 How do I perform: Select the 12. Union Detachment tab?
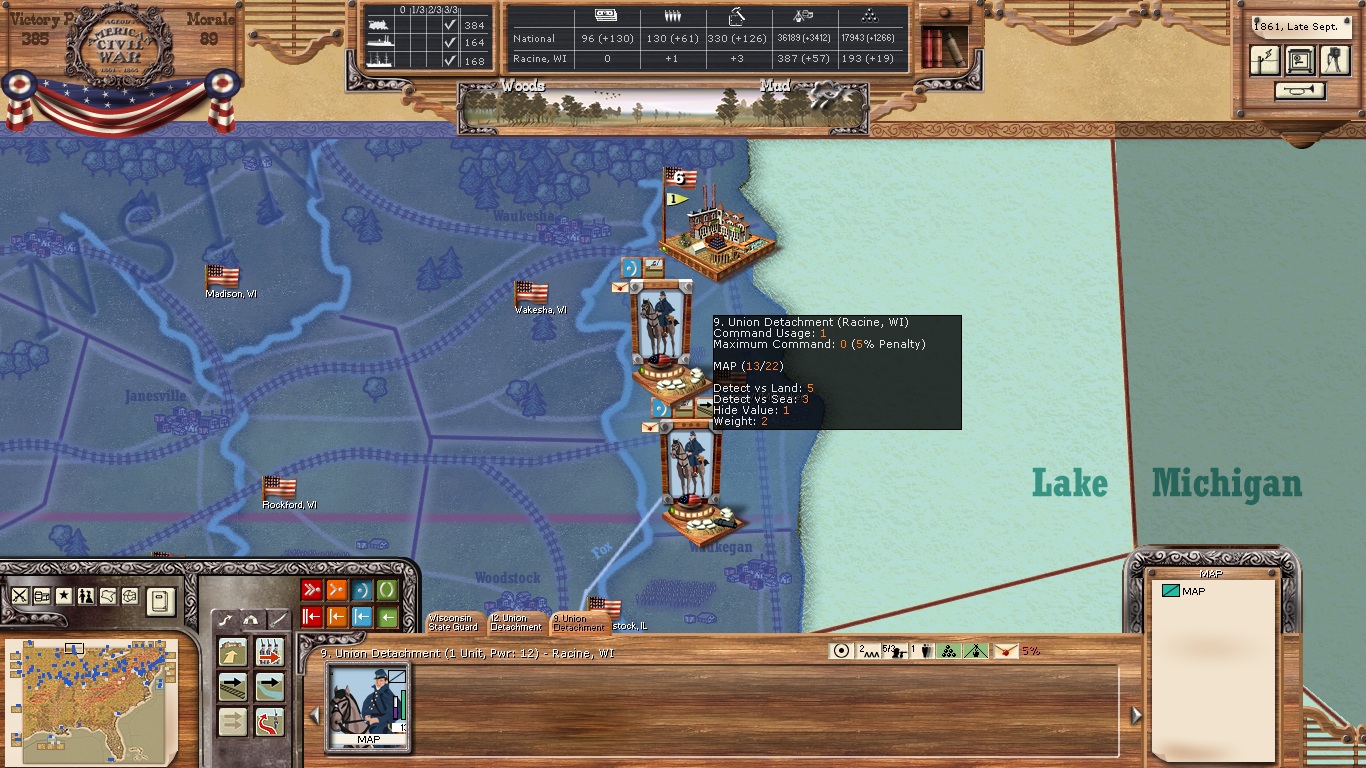515,622
